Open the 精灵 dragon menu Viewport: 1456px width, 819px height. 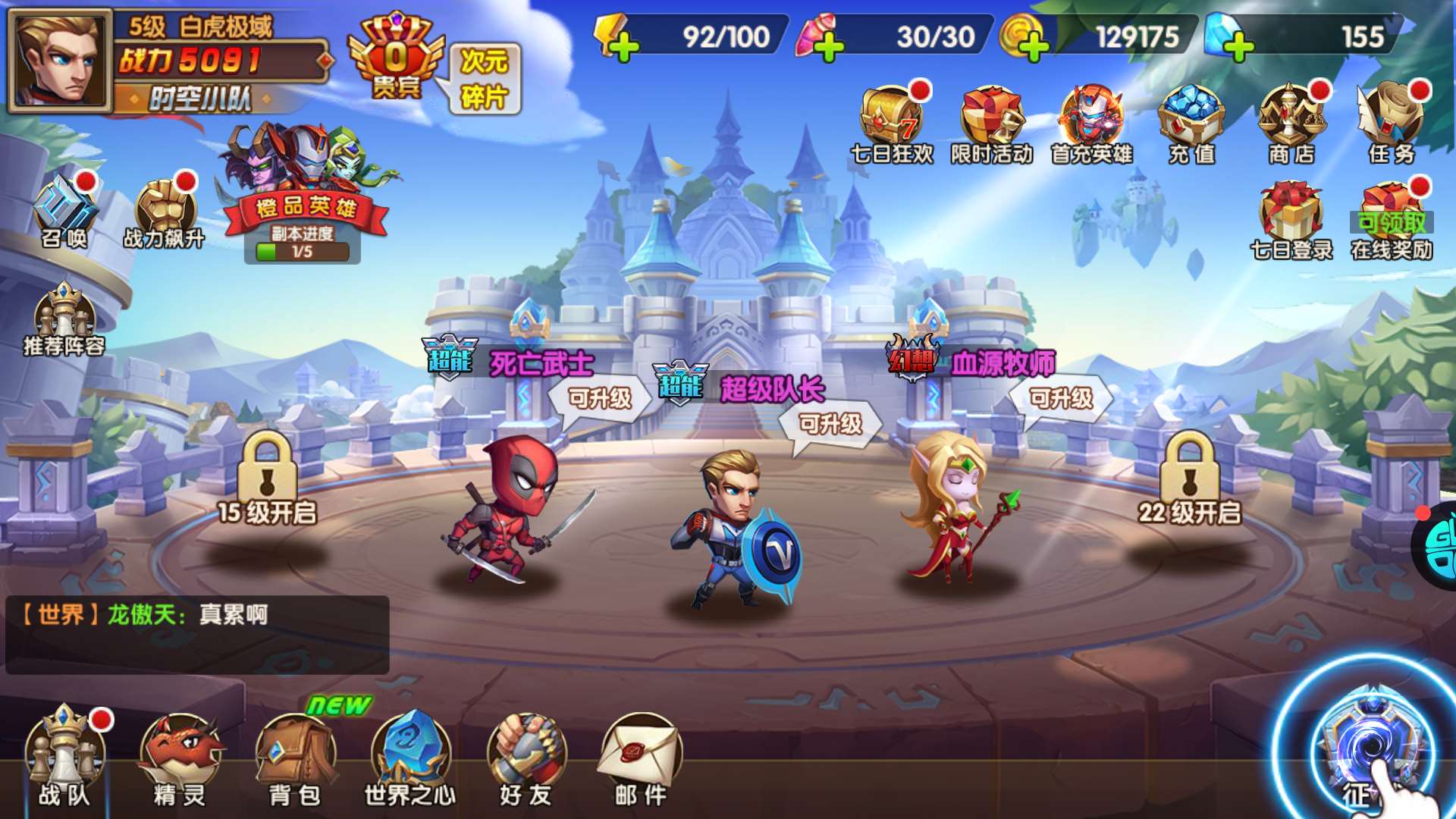coord(179,758)
